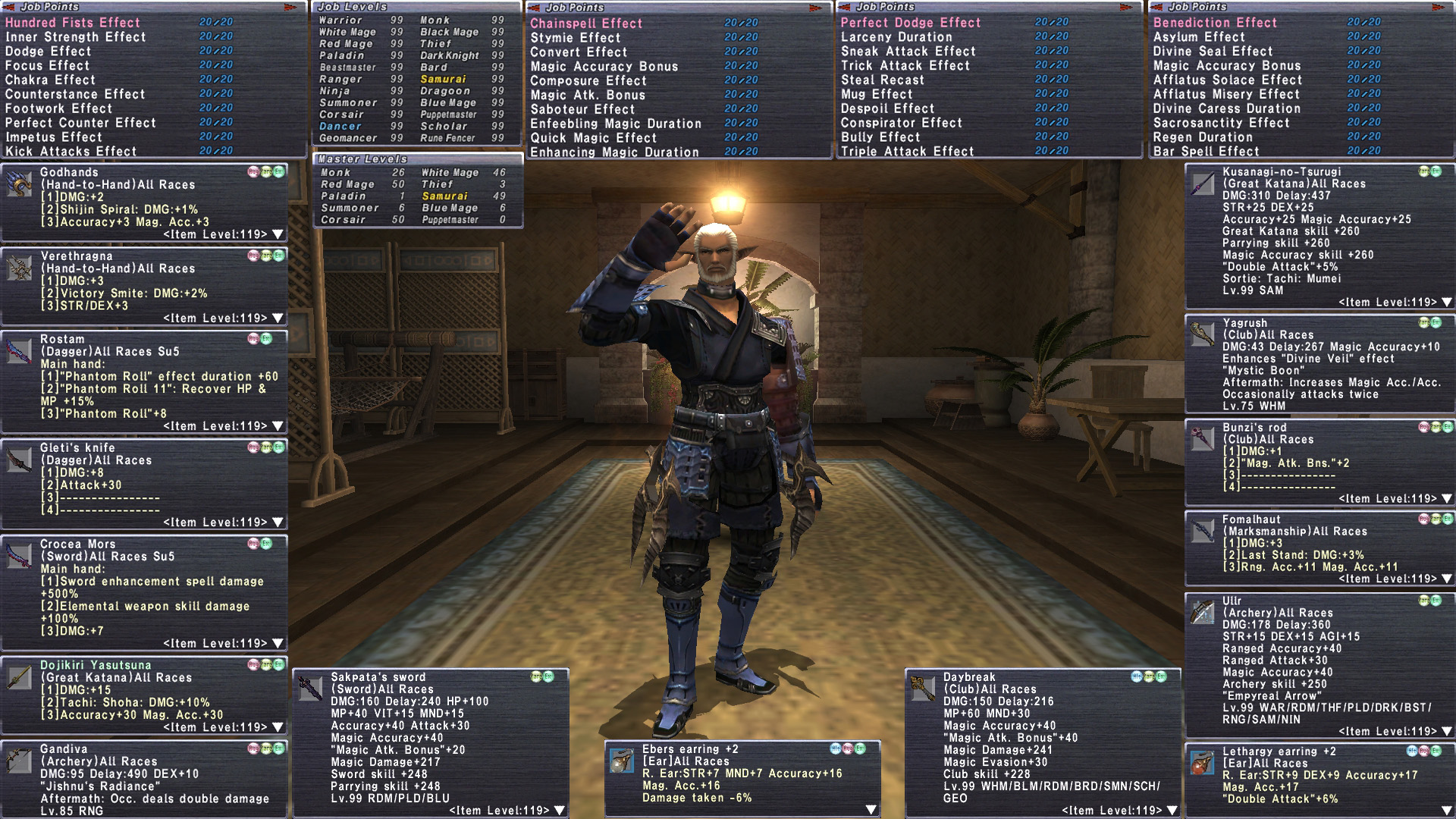
Task: Select Geomancer in the Job Levels list
Action: [x=348, y=138]
